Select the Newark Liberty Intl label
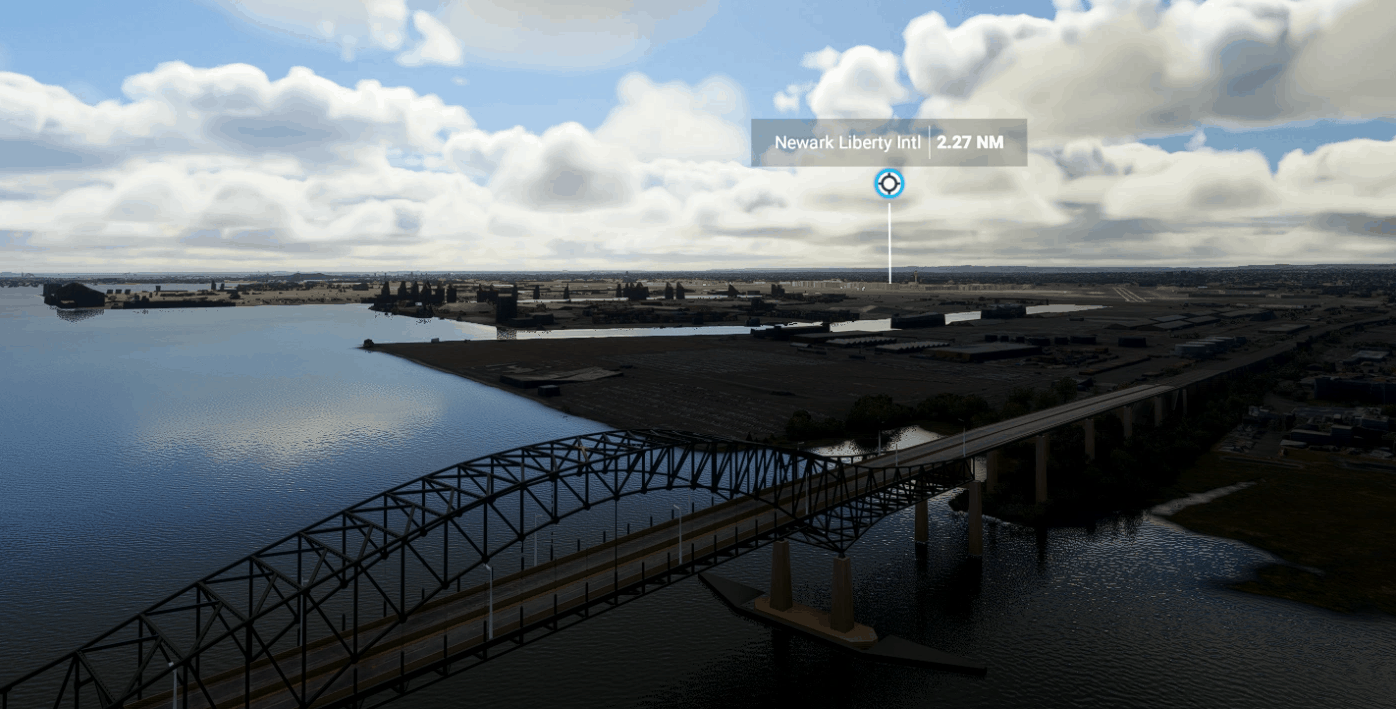The image size is (1396, 709). [x=848, y=142]
